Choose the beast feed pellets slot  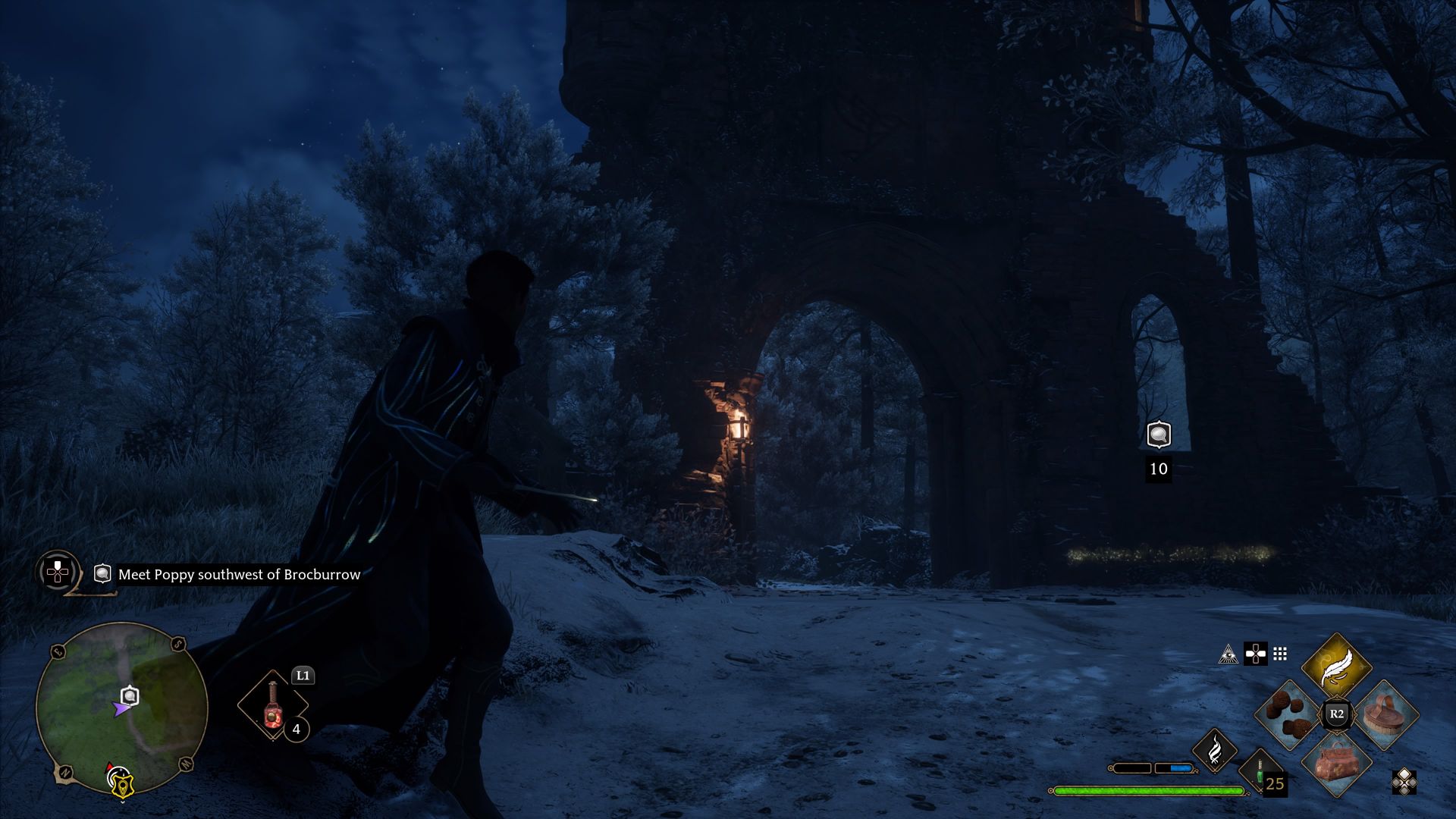(1289, 715)
